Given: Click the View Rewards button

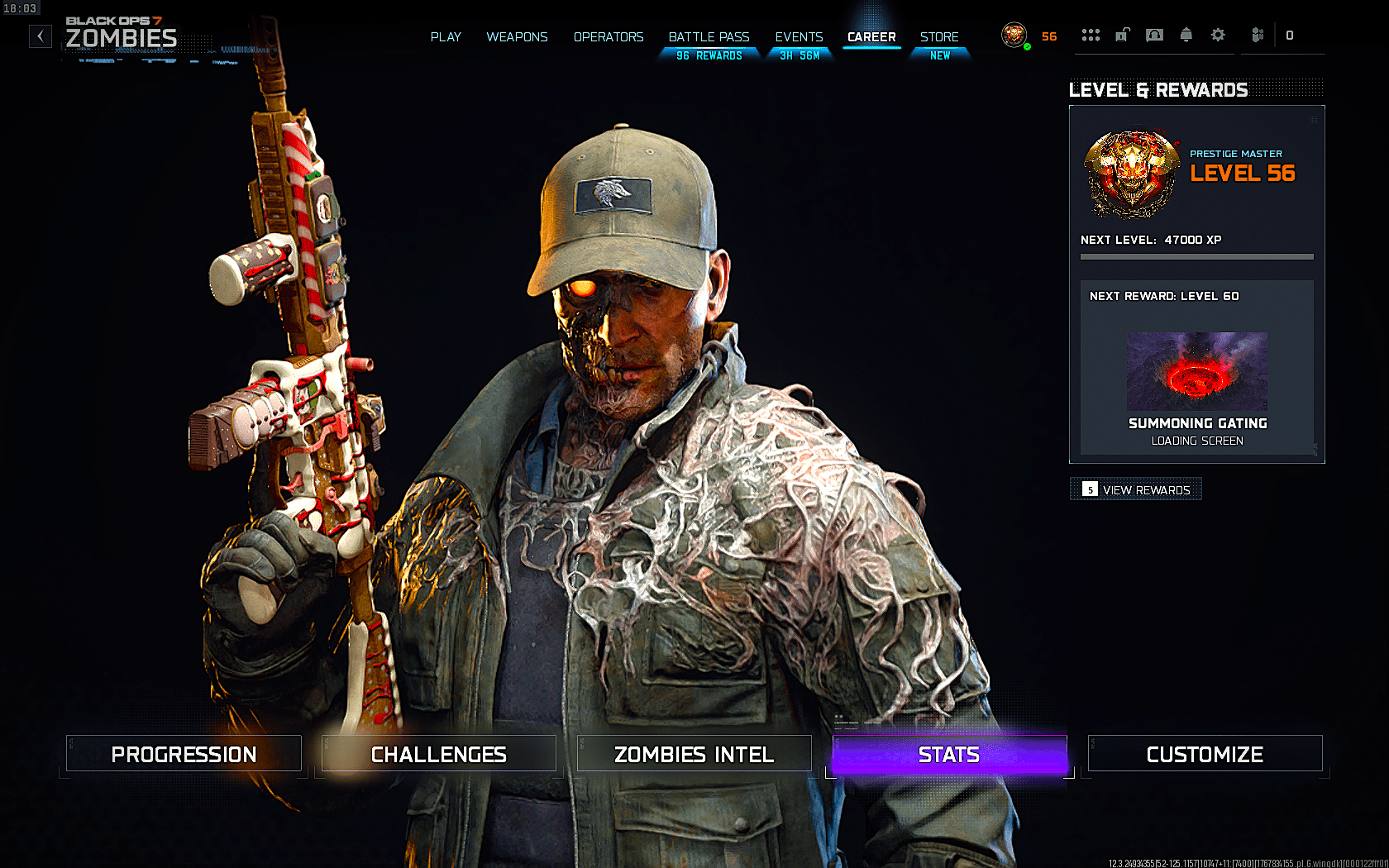Looking at the screenshot, I should (x=1136, y=489).
